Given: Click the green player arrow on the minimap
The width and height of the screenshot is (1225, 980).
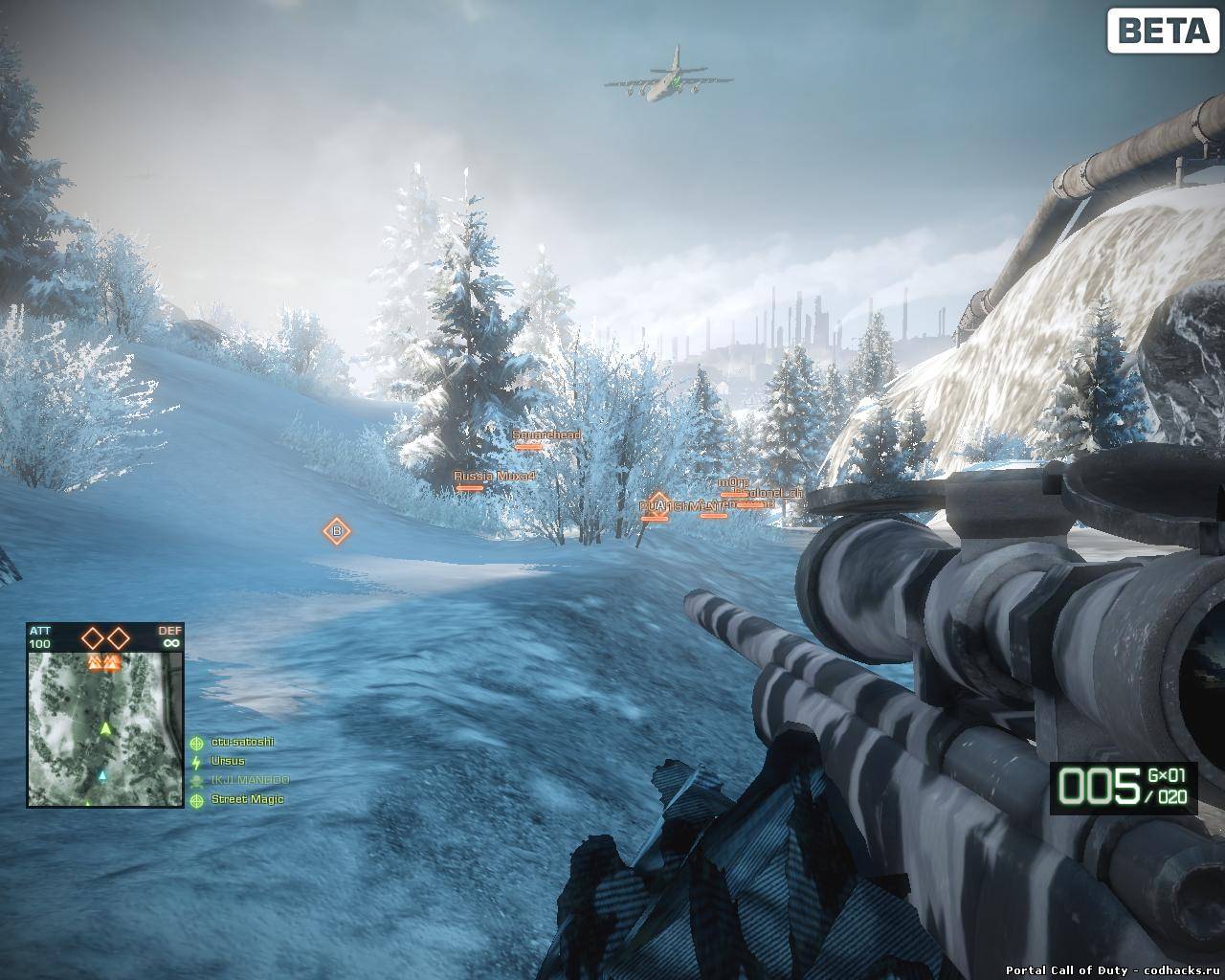Looking at the screenshot, I should [105, 729].
